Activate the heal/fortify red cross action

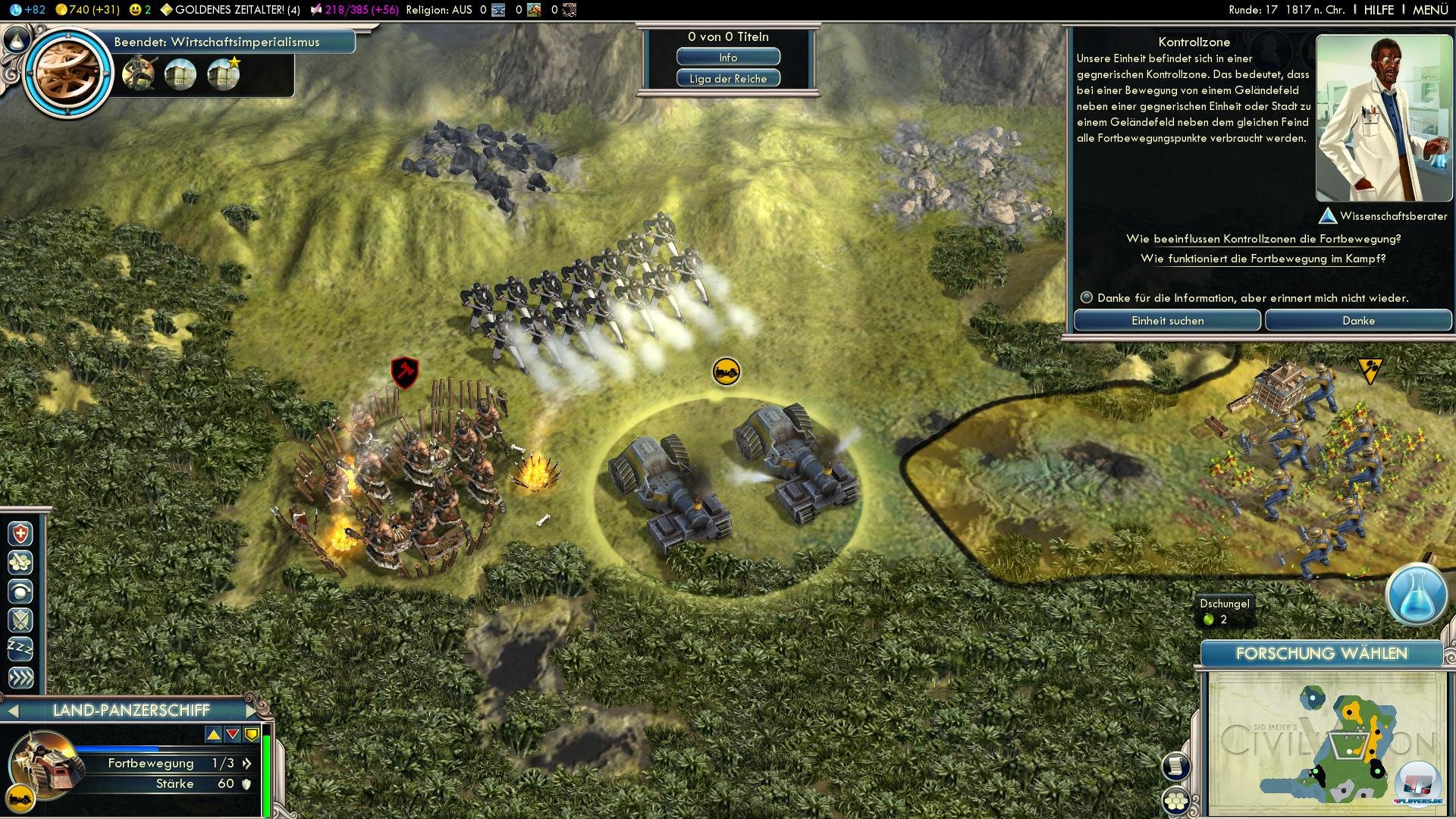pyautogui.click(x=20, y=534)
